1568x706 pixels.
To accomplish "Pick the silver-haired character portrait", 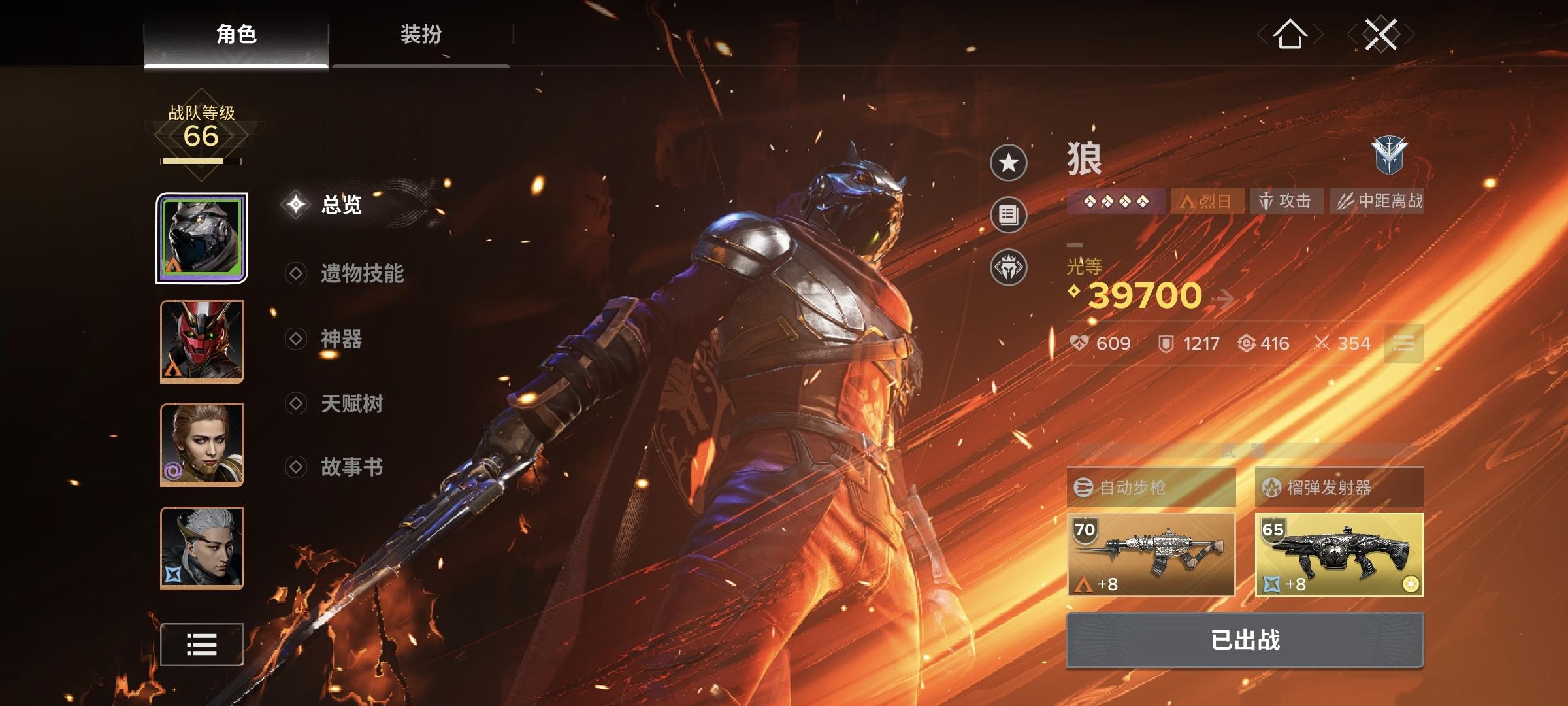I will (202, 548).
